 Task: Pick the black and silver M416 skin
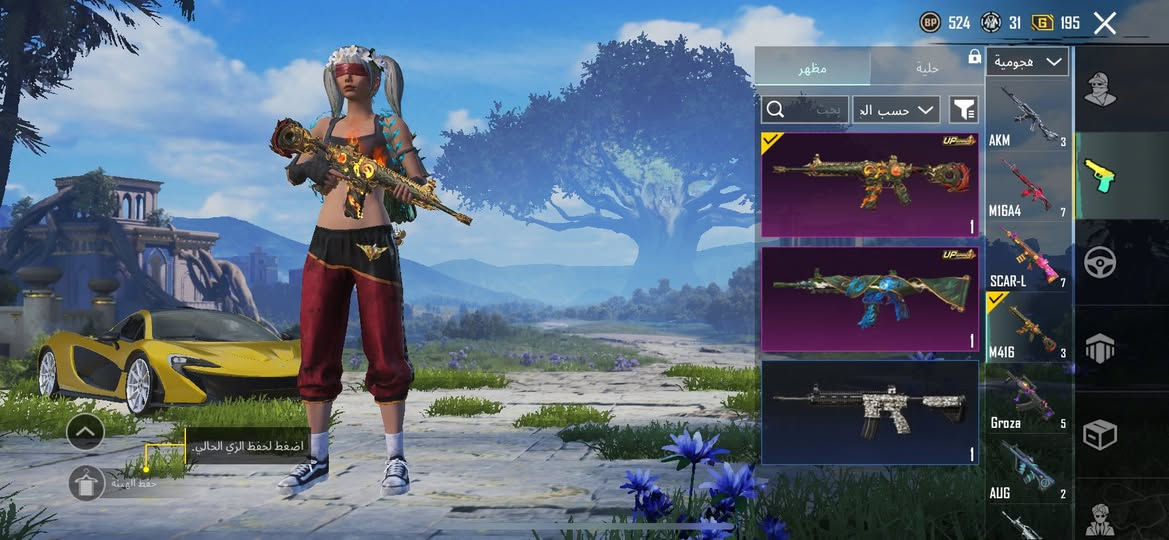pyautogui.click(x=870, y=412)
